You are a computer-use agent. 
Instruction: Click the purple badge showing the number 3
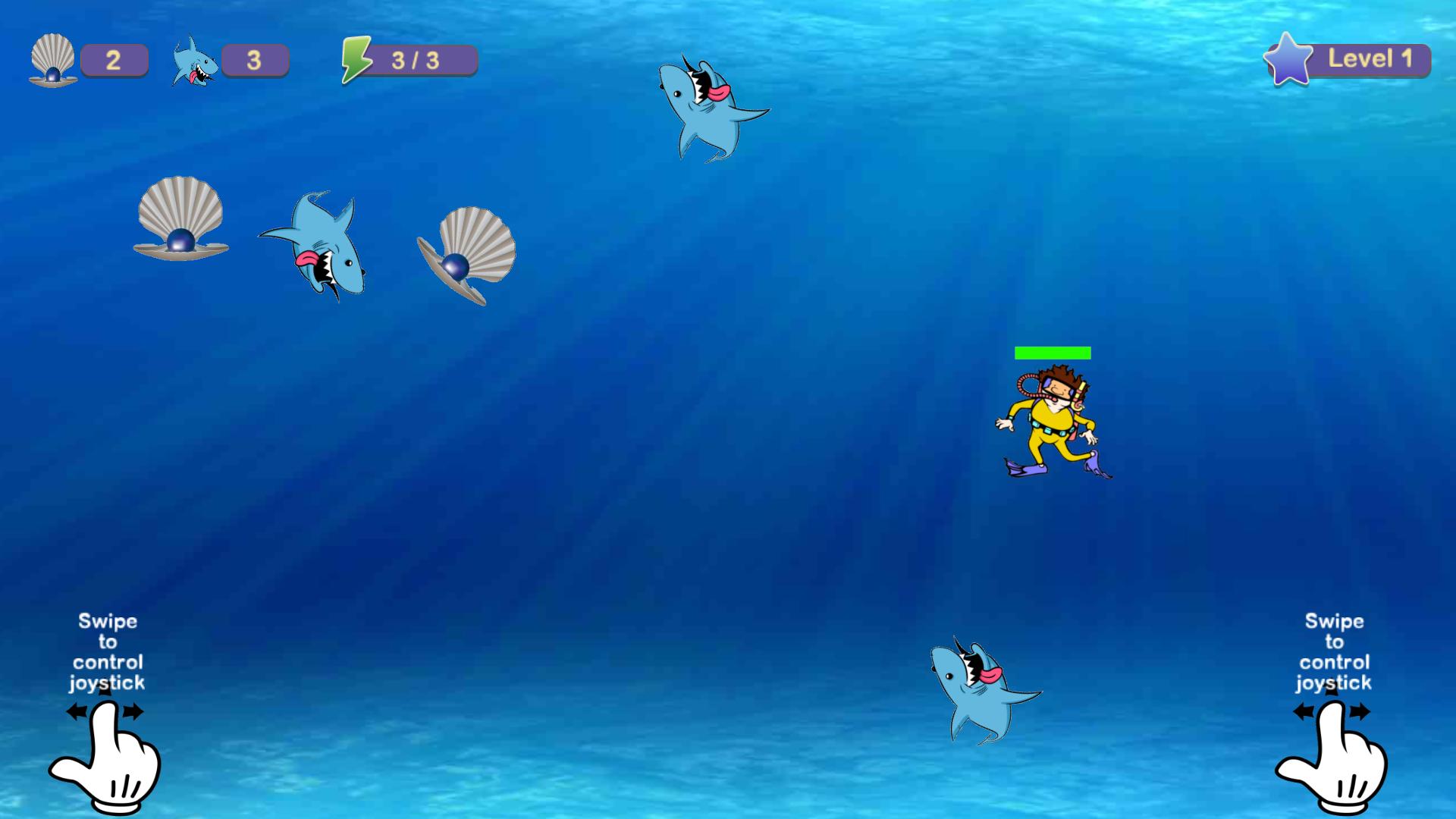[255, 60]
